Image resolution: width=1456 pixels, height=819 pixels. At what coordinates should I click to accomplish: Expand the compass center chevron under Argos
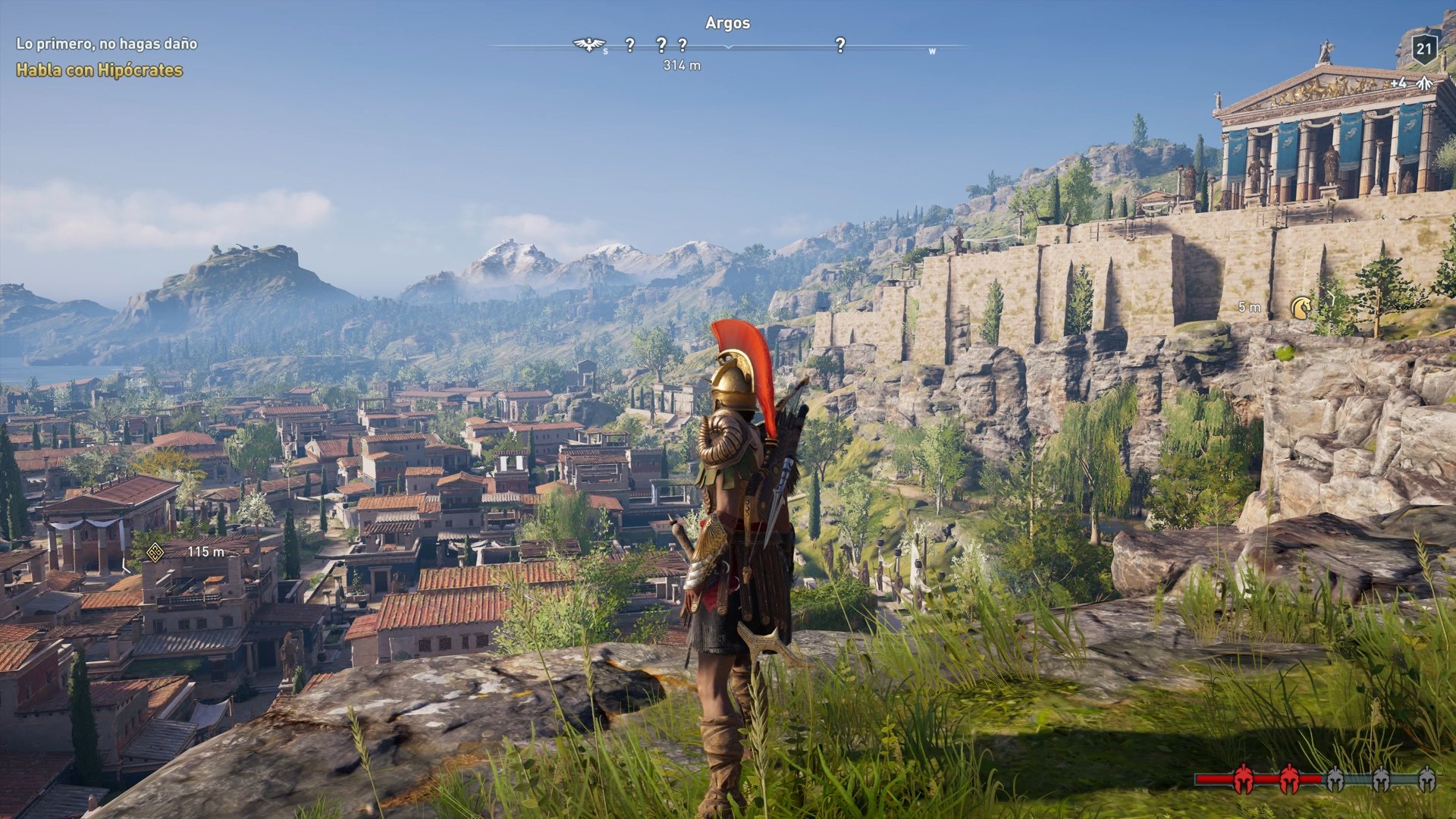pyautogui.click(x=727, y=47)
